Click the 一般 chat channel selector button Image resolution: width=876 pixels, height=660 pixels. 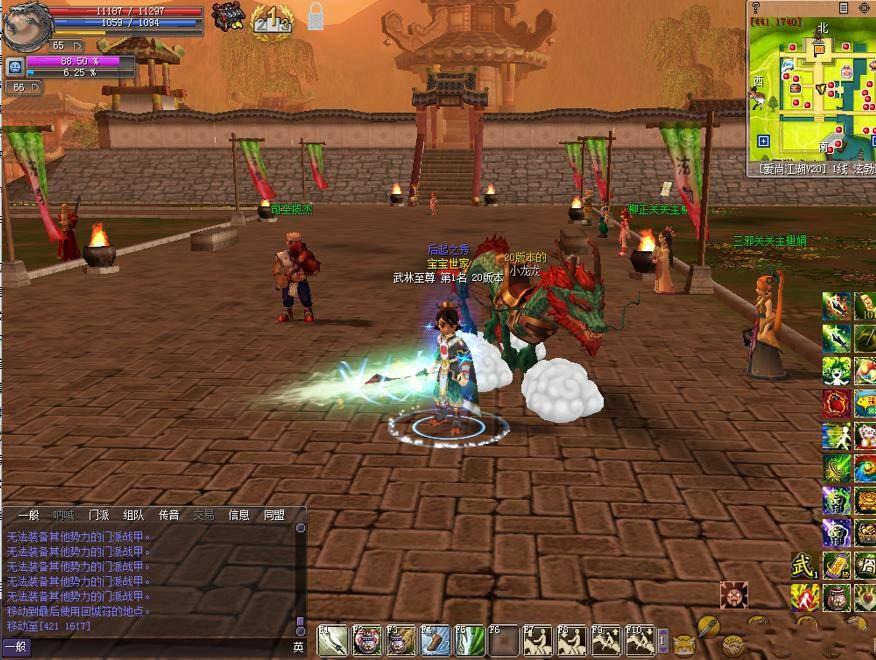16,647
